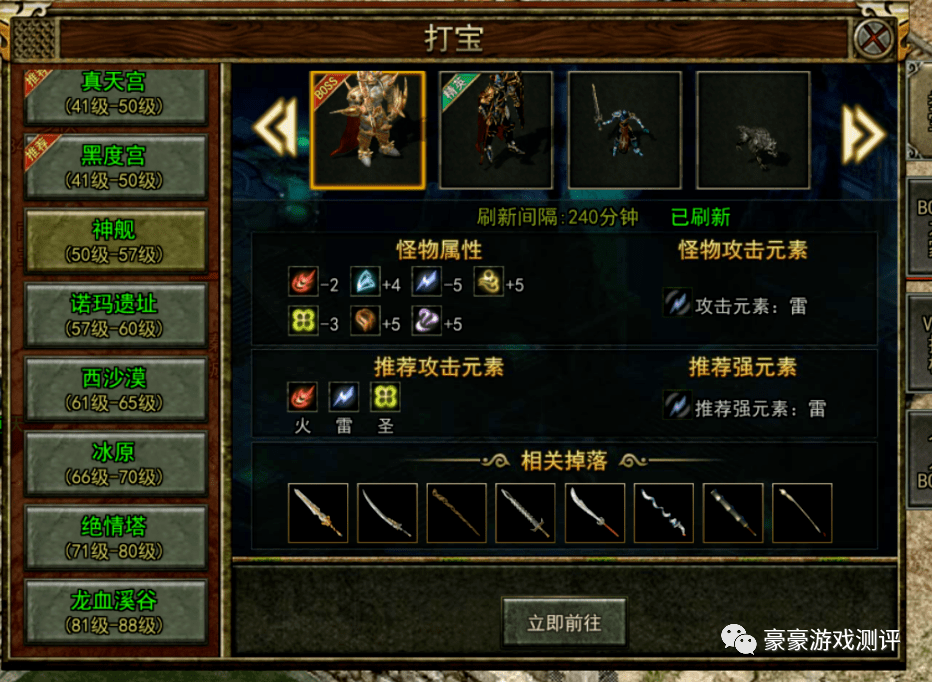This screenshot has width=932, height=682.
Task: Close the 打宝 window
Action: pos(874,40)
